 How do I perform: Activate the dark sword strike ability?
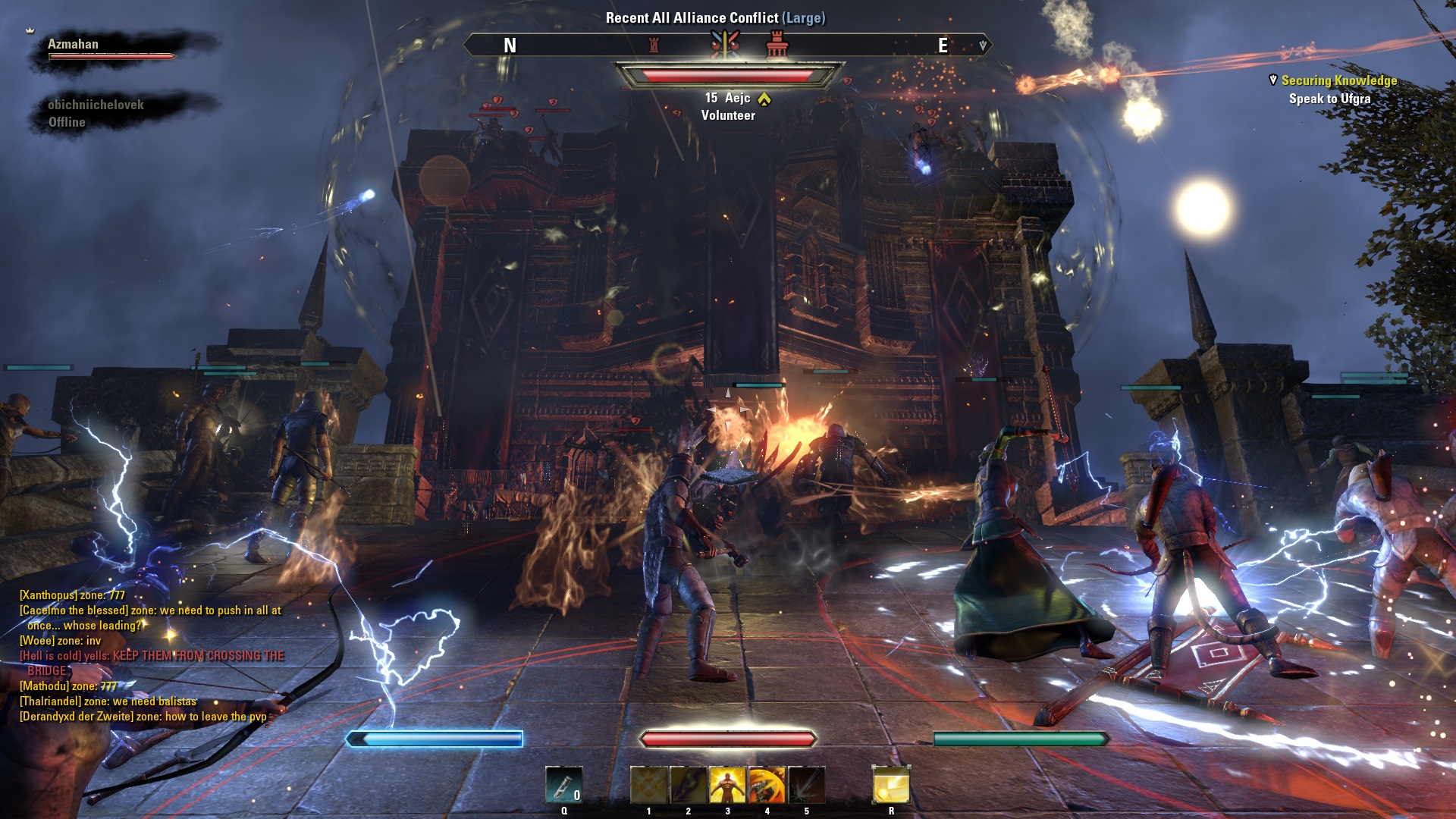(x=806, y=784)
